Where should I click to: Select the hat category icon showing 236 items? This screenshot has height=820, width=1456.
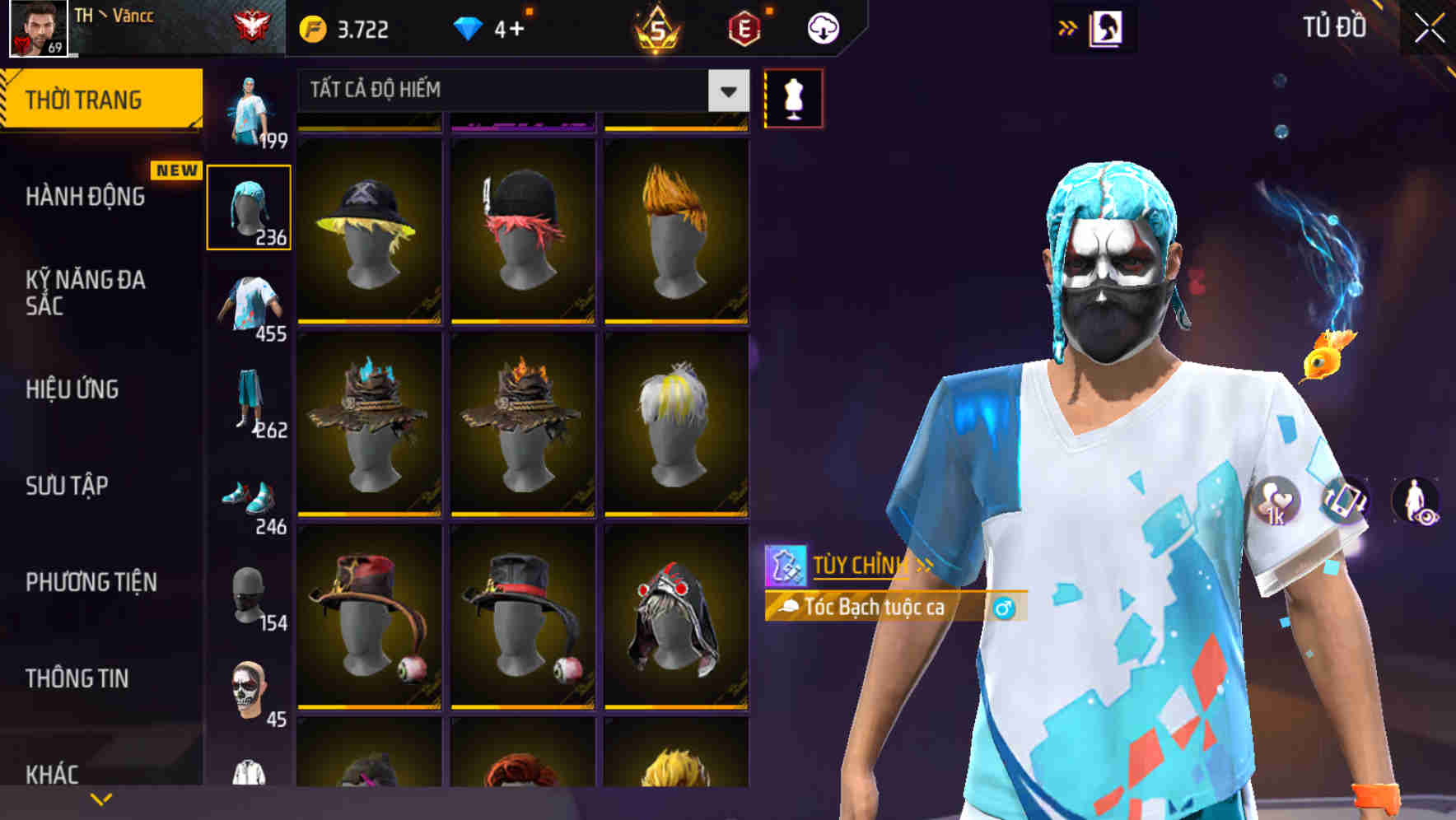click(x=249, y=207)
